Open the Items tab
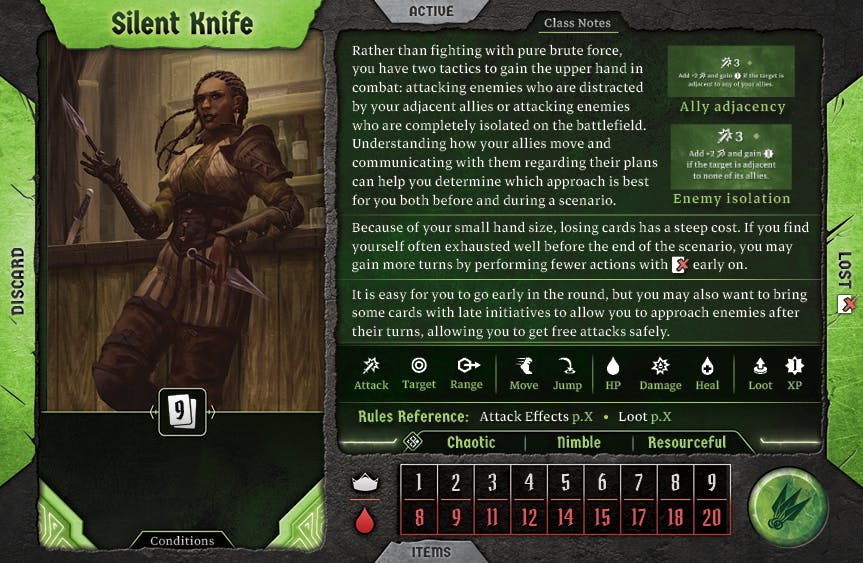Screen dimensions: 863x563 (x=431, y=551)
